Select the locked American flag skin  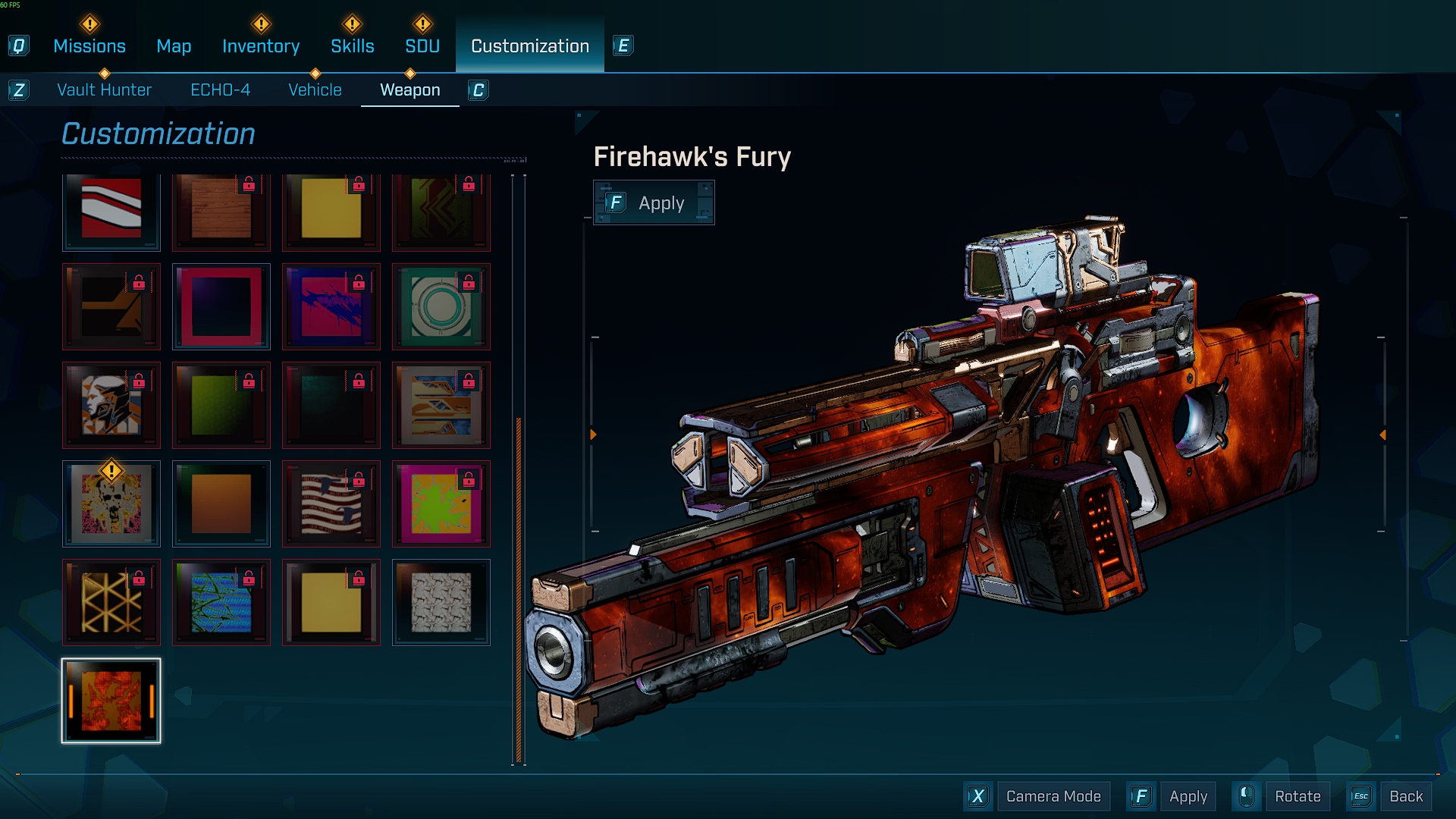tap(331, 504)
